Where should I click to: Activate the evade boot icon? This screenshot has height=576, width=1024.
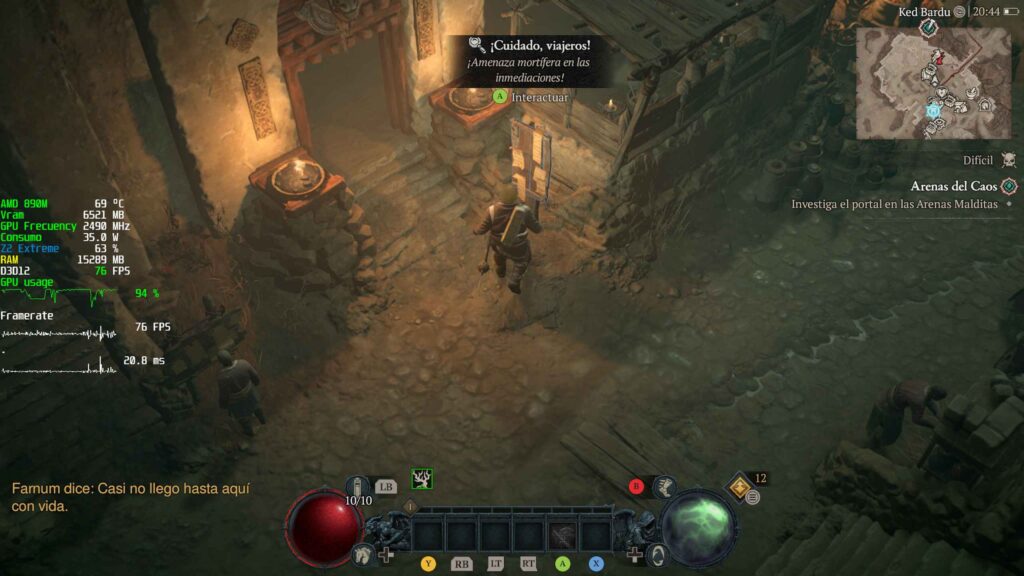coord(665,487)
